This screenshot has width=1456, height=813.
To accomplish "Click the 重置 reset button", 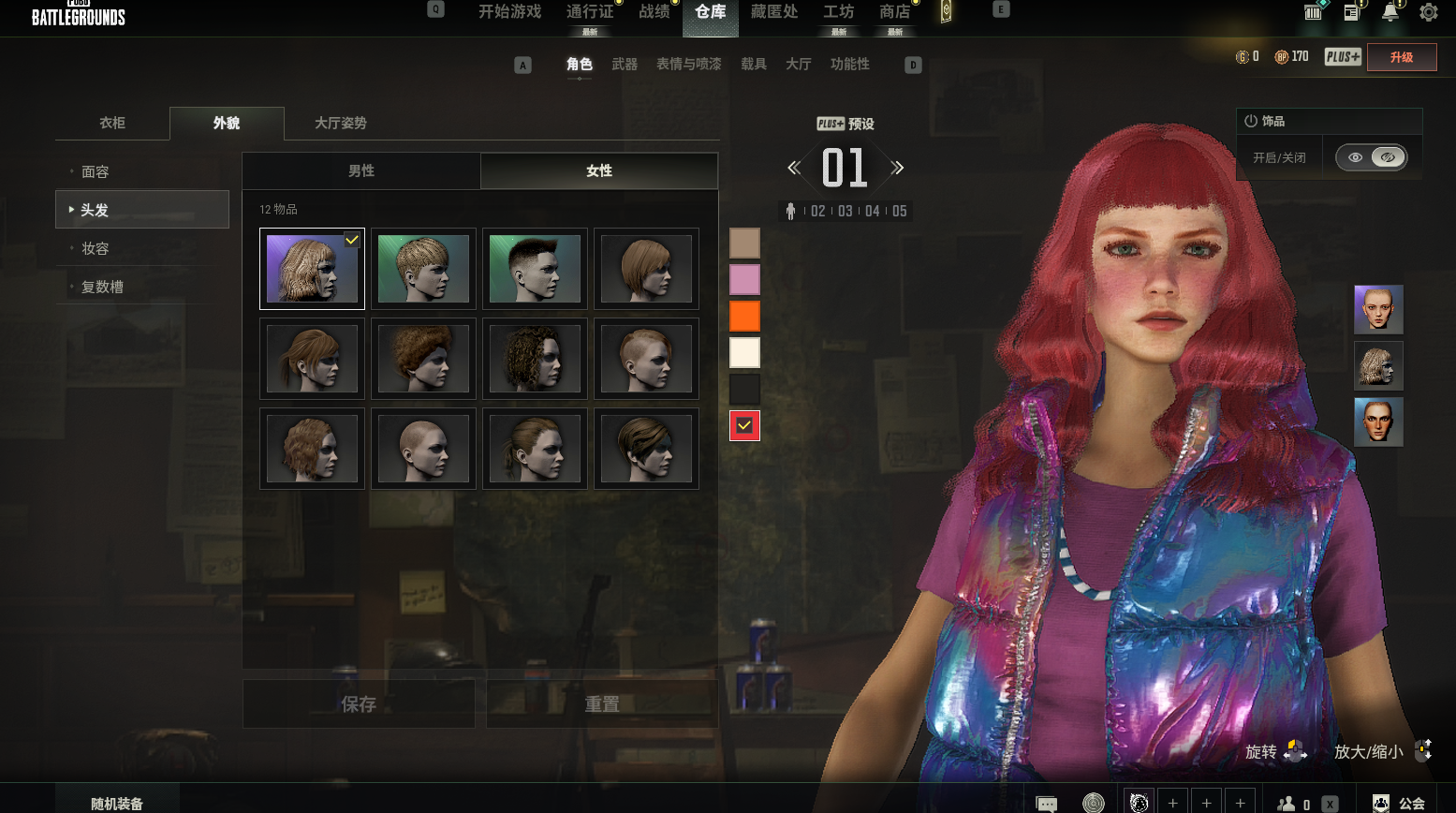I will 602,703.
